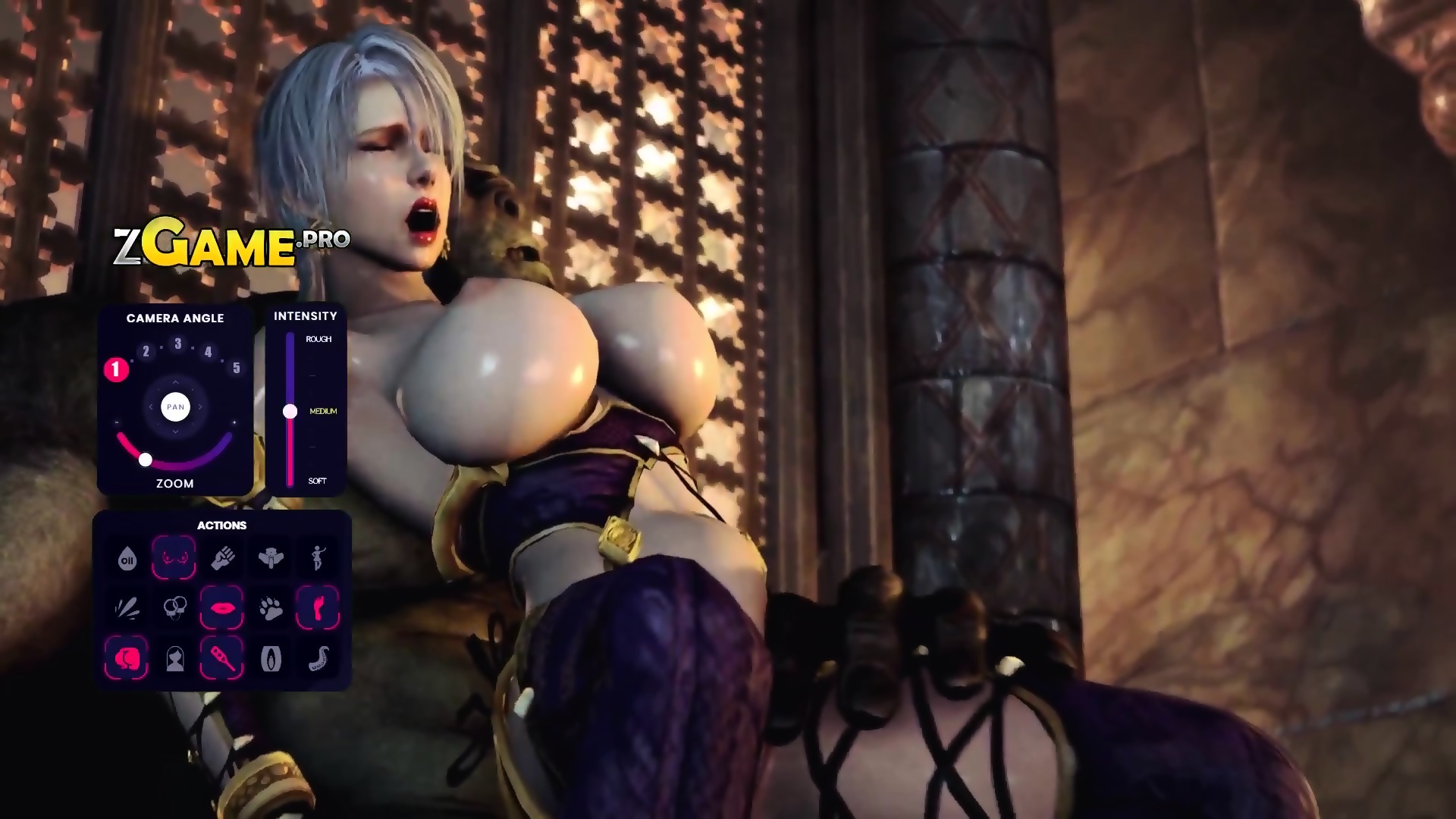Select the paw prints action icon
The image size is (1456, 819).
271,608
